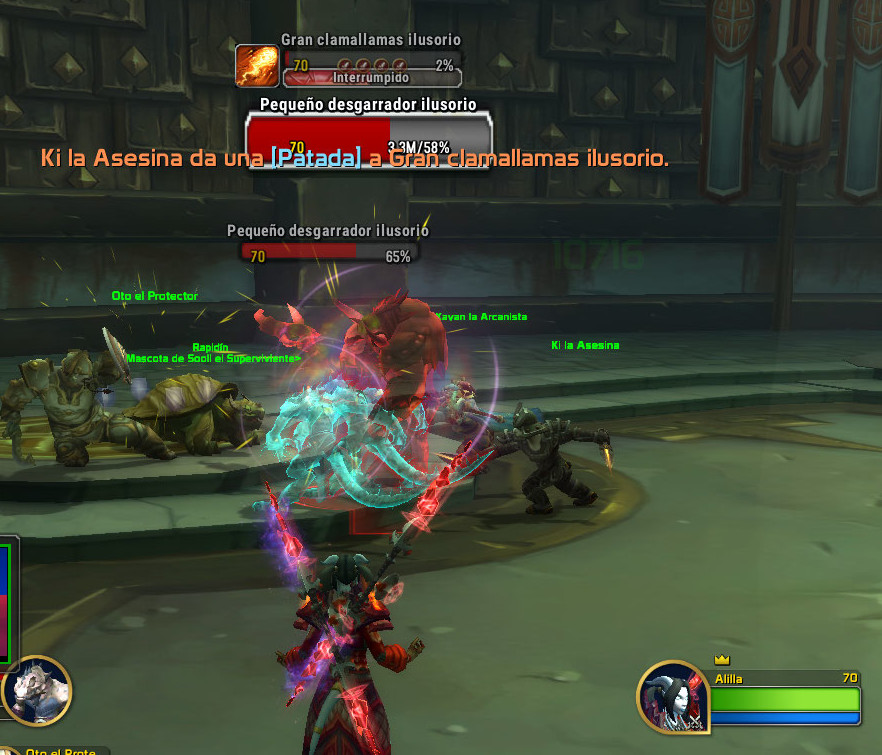Click the fire spell icon beside the interrupted cast bar
Screen dimensions: 882x755
tap(256, 66)
